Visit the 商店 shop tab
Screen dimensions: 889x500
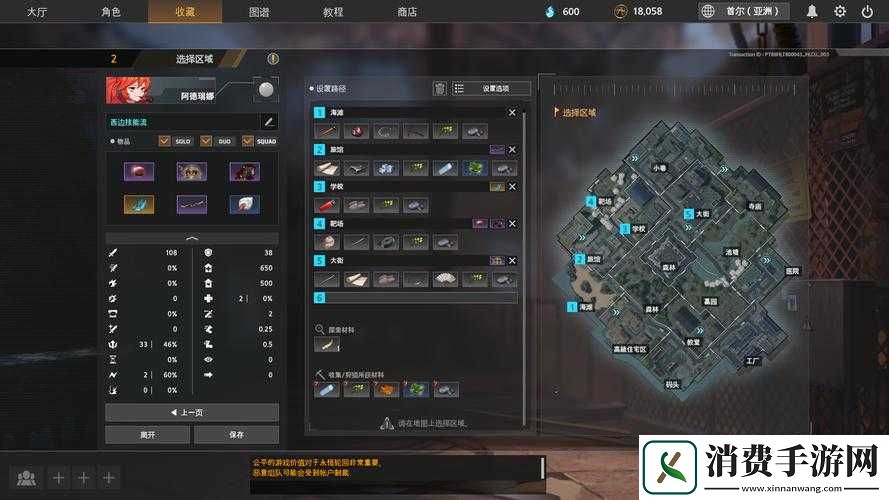407,11
